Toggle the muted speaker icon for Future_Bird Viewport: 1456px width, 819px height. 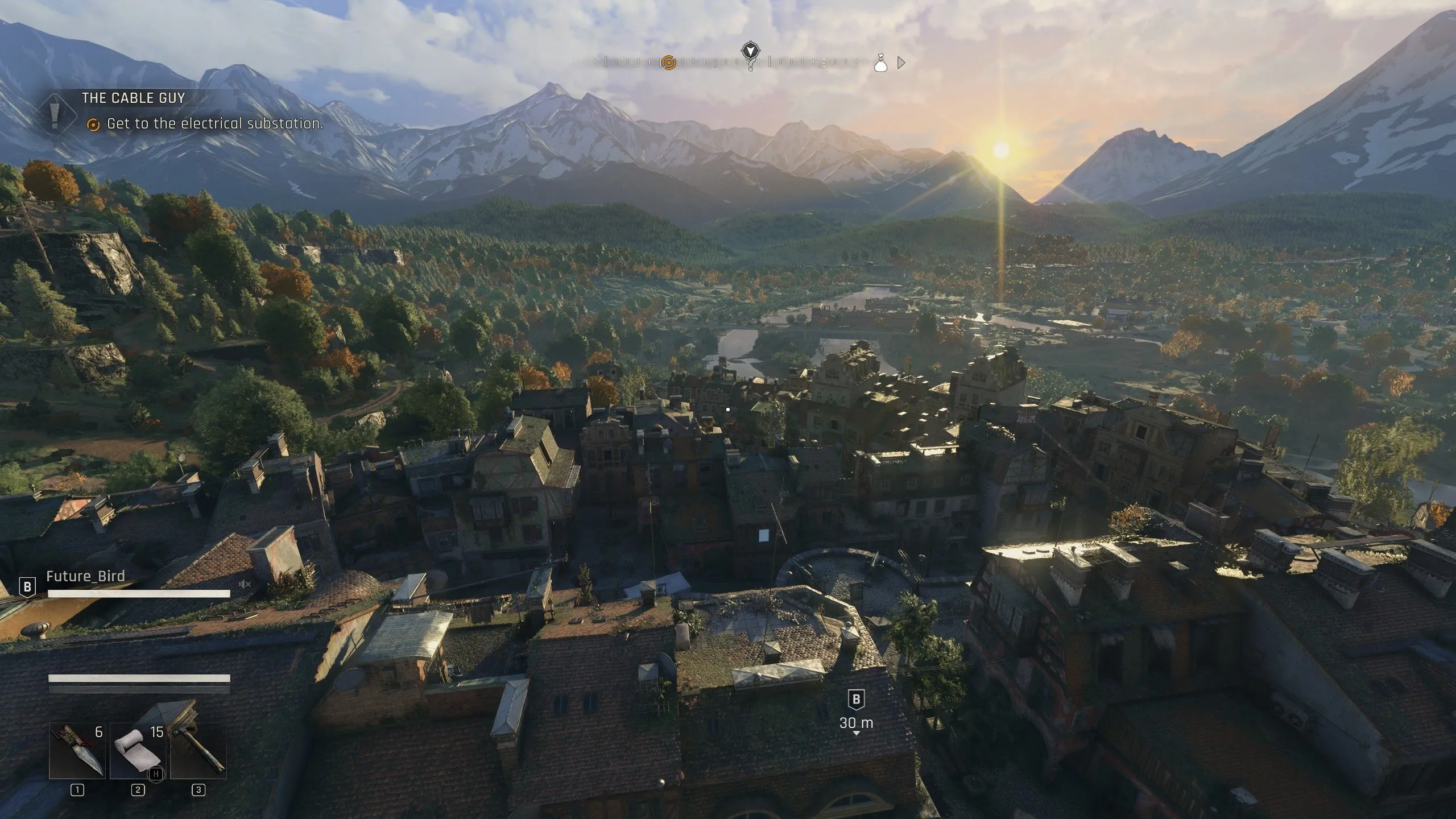point(245,584)
